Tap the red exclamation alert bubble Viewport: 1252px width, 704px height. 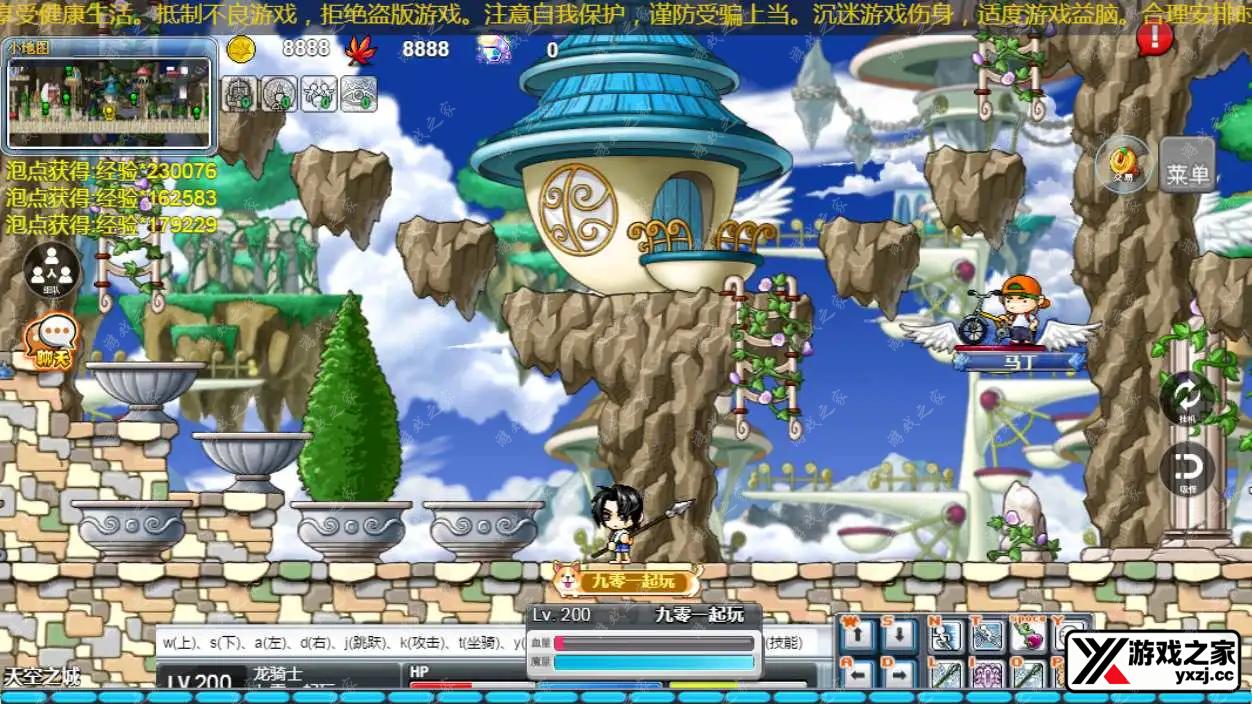tap(1154, 38)
